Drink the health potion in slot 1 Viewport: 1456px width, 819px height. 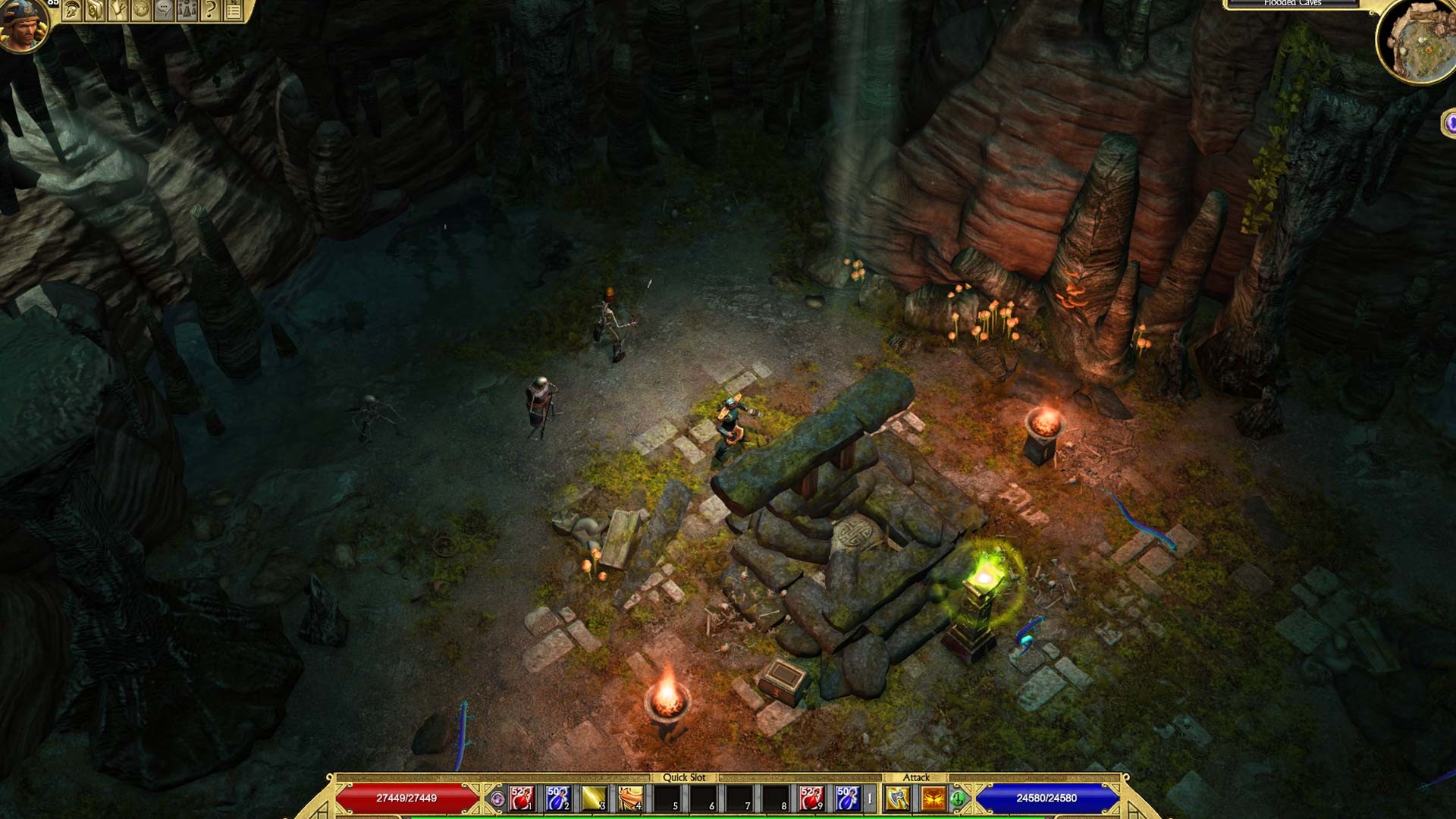(x=521, y=798)
